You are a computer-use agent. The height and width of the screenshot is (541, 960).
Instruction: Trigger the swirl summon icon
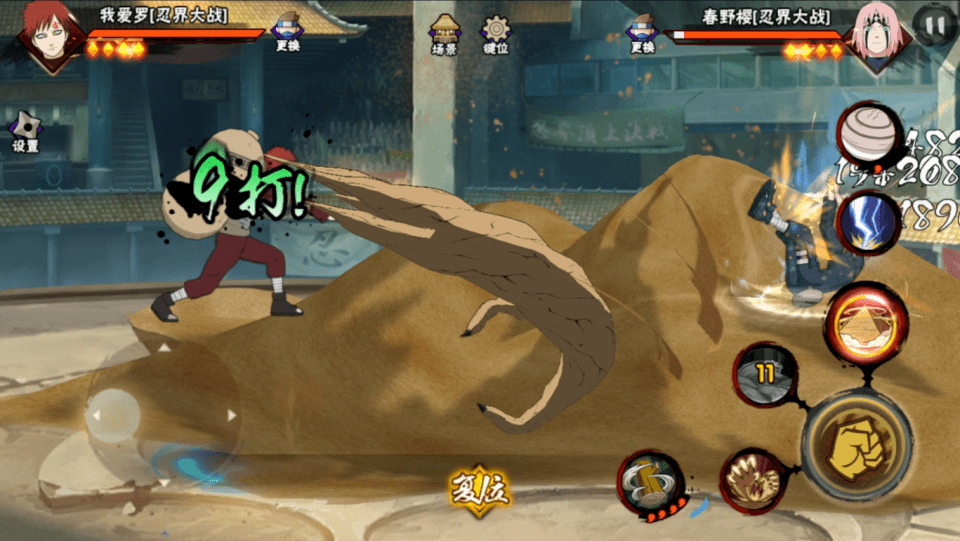click(866, 135)
